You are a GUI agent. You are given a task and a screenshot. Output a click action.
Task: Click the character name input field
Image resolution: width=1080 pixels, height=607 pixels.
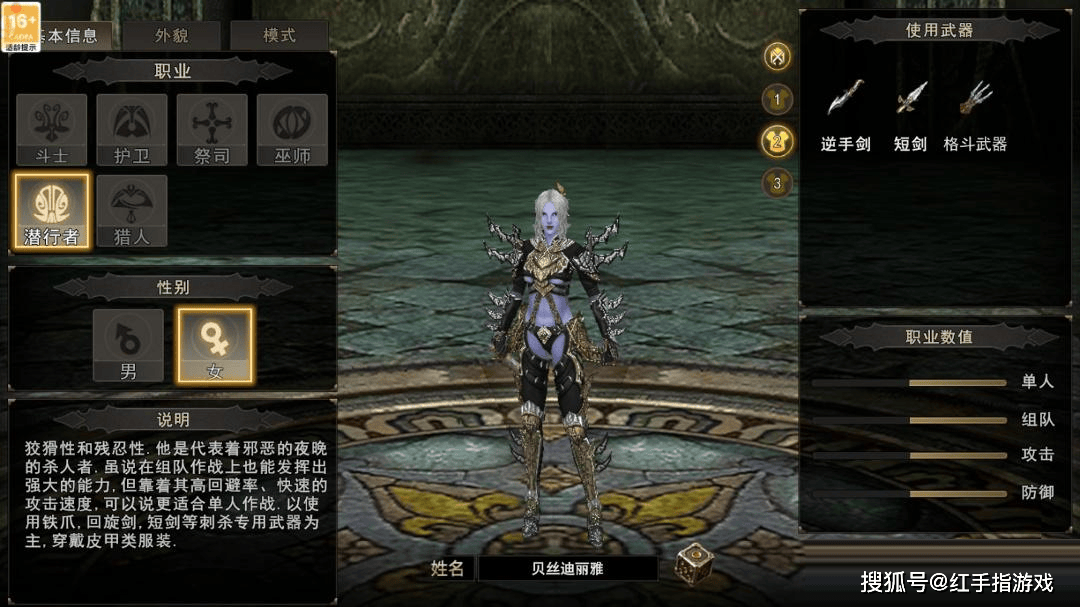pyautogui.click(x=567, y=568)
